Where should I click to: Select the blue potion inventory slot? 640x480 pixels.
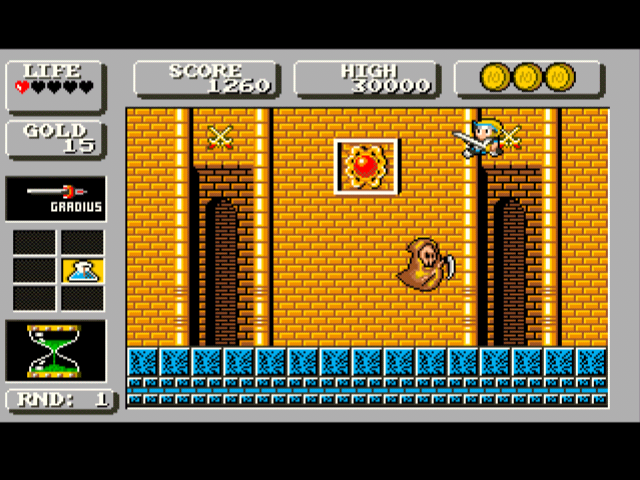coord(82,270)
